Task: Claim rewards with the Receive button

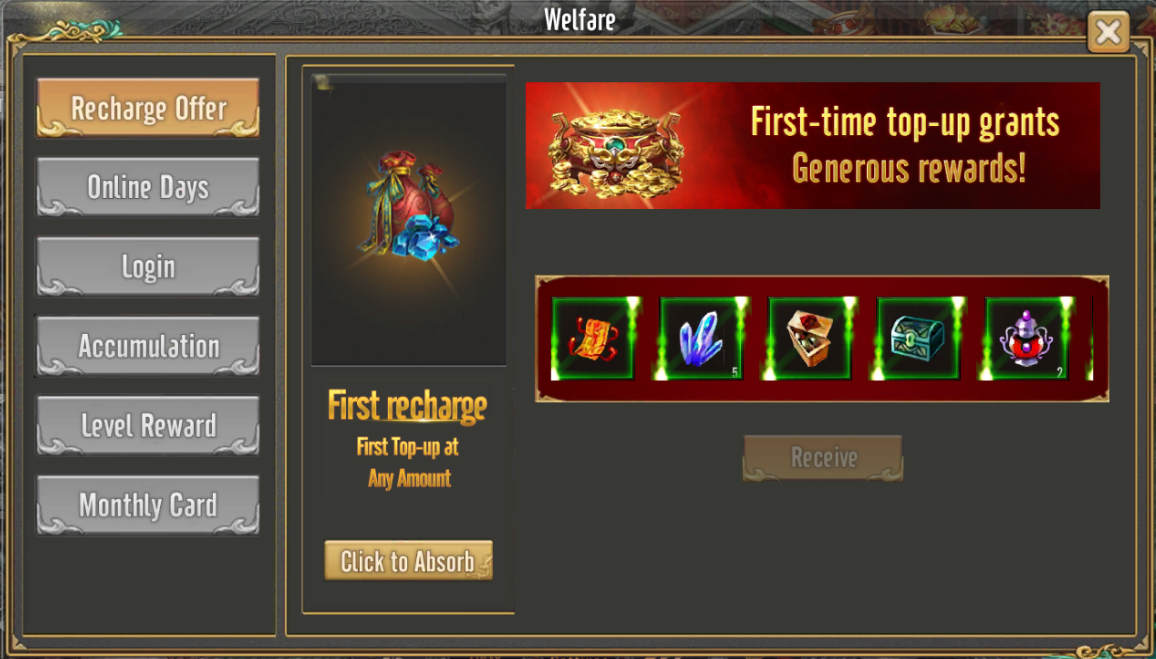Action: pos(823,458)
